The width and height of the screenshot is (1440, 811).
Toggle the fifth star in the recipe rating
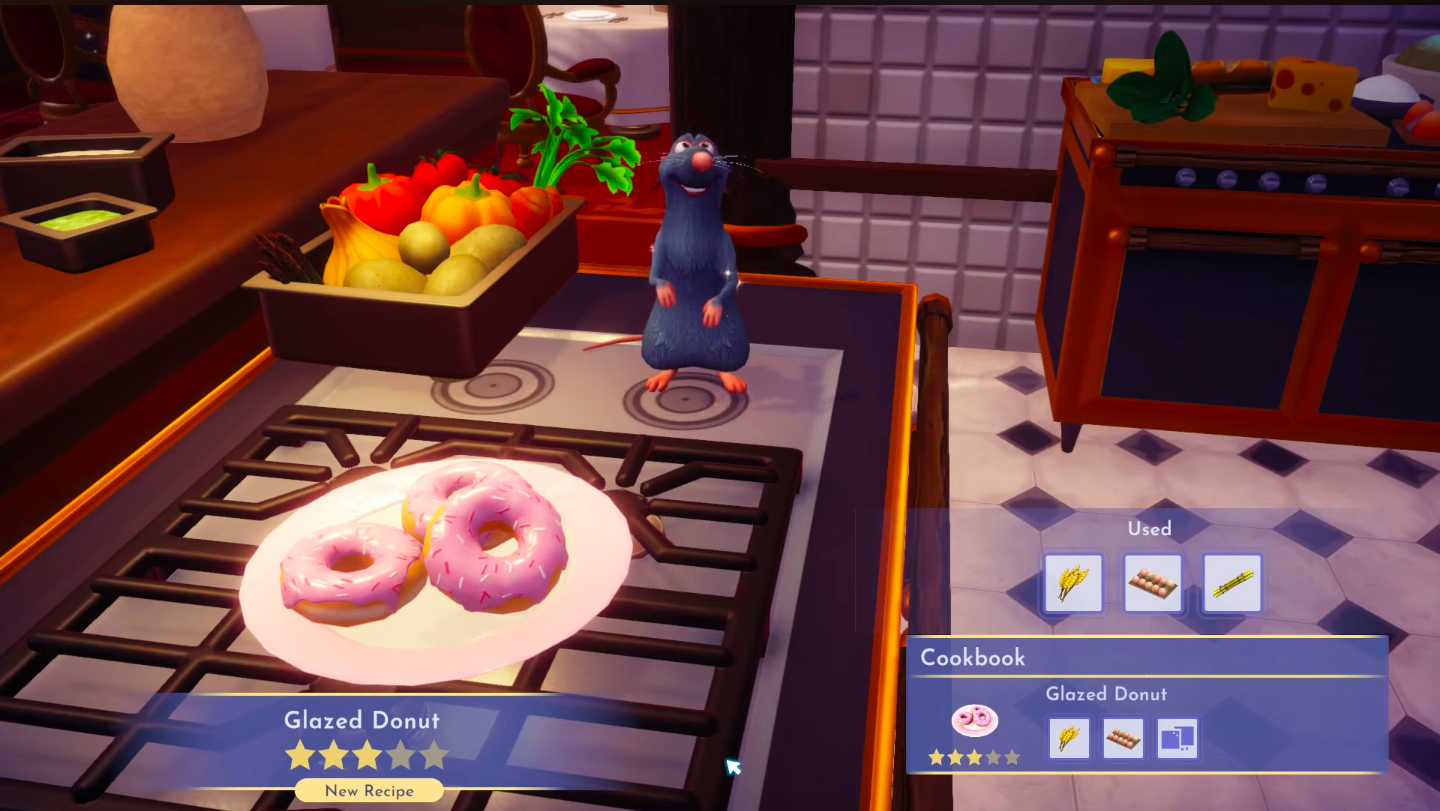(434, 756)
